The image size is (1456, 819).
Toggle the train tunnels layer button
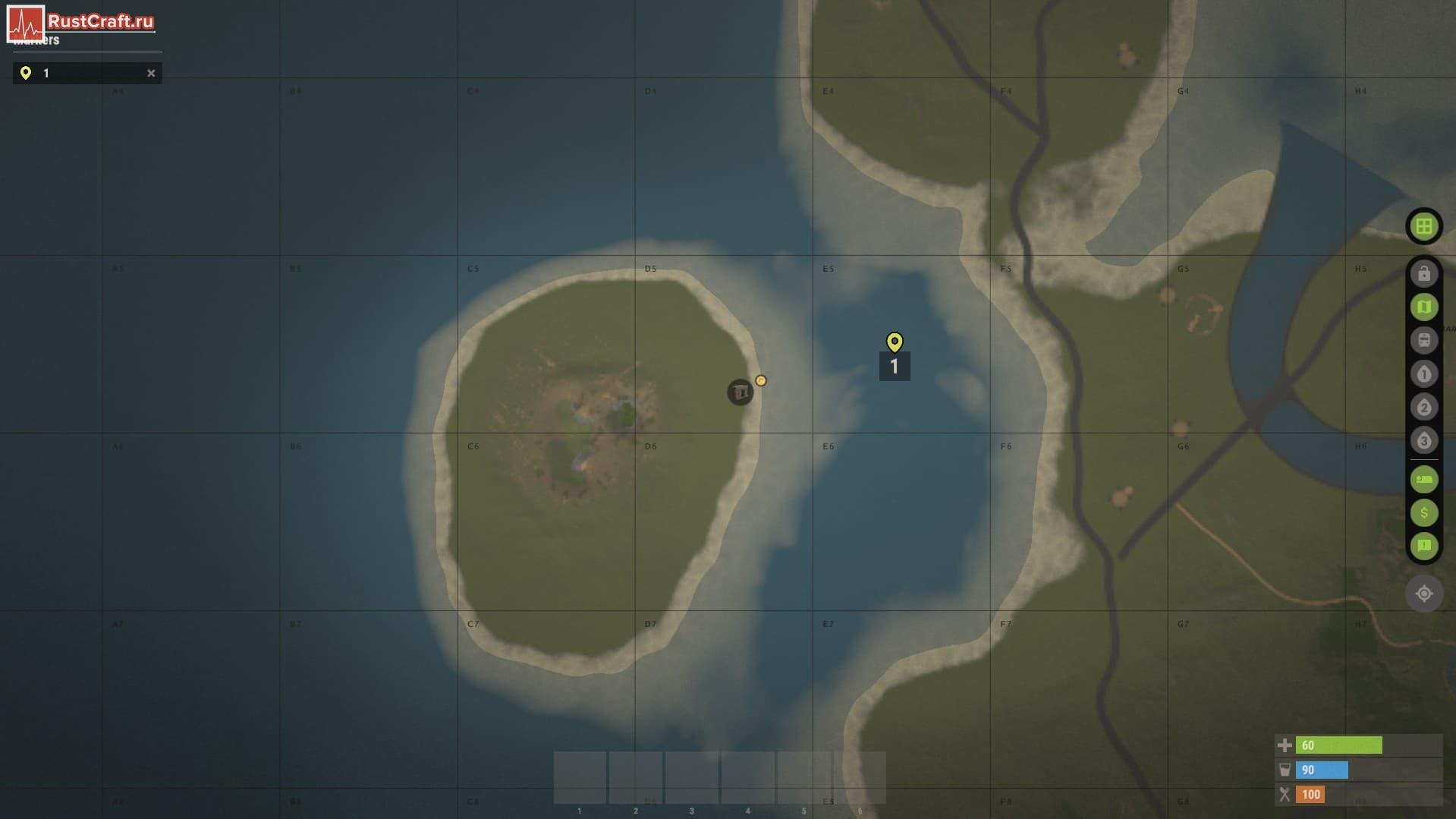tap(1423, 340)
